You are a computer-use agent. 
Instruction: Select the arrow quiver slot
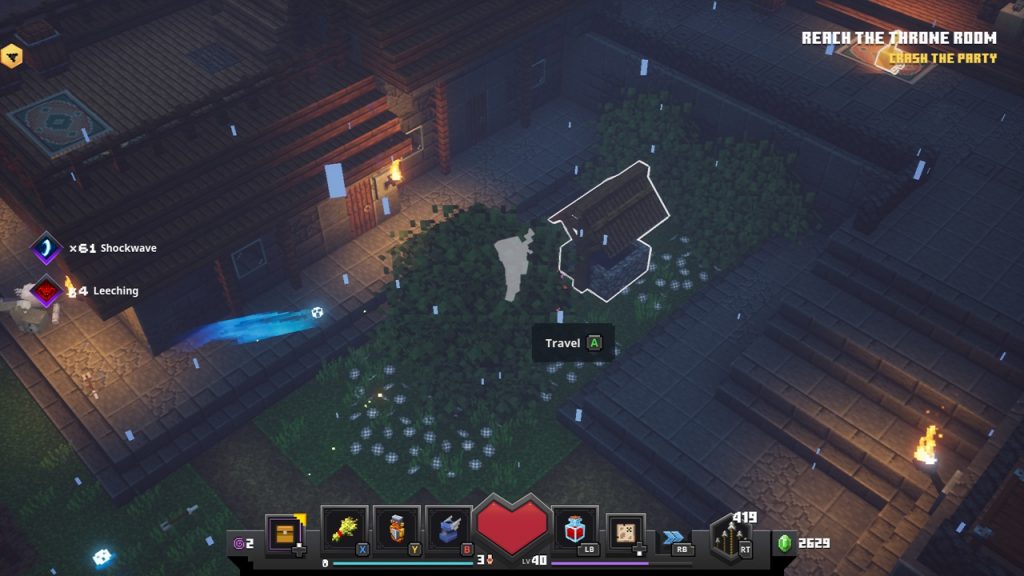pyautogui.click(x=730, y=538)
